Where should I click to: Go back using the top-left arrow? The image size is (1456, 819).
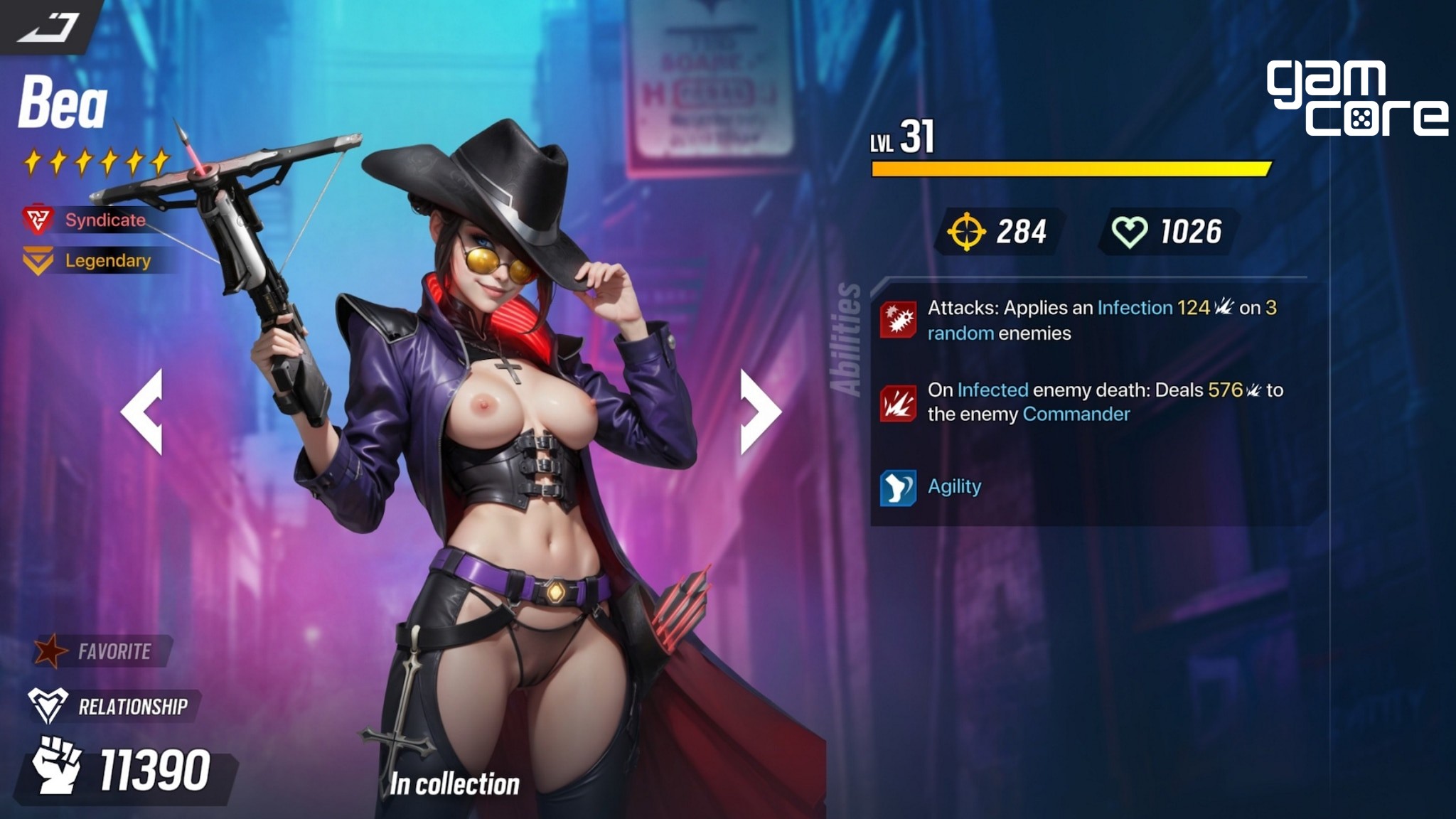(x=47, y=27)
